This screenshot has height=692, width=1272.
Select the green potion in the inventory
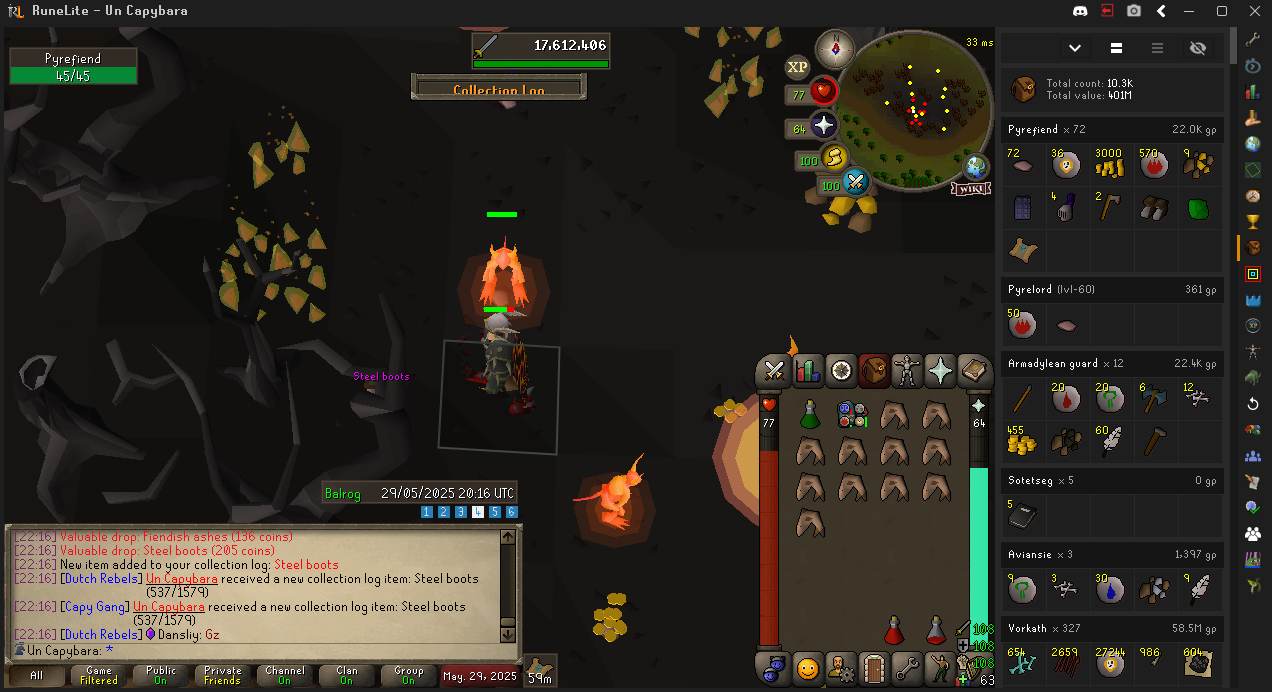pyautogui.click(x=810, y=415)
